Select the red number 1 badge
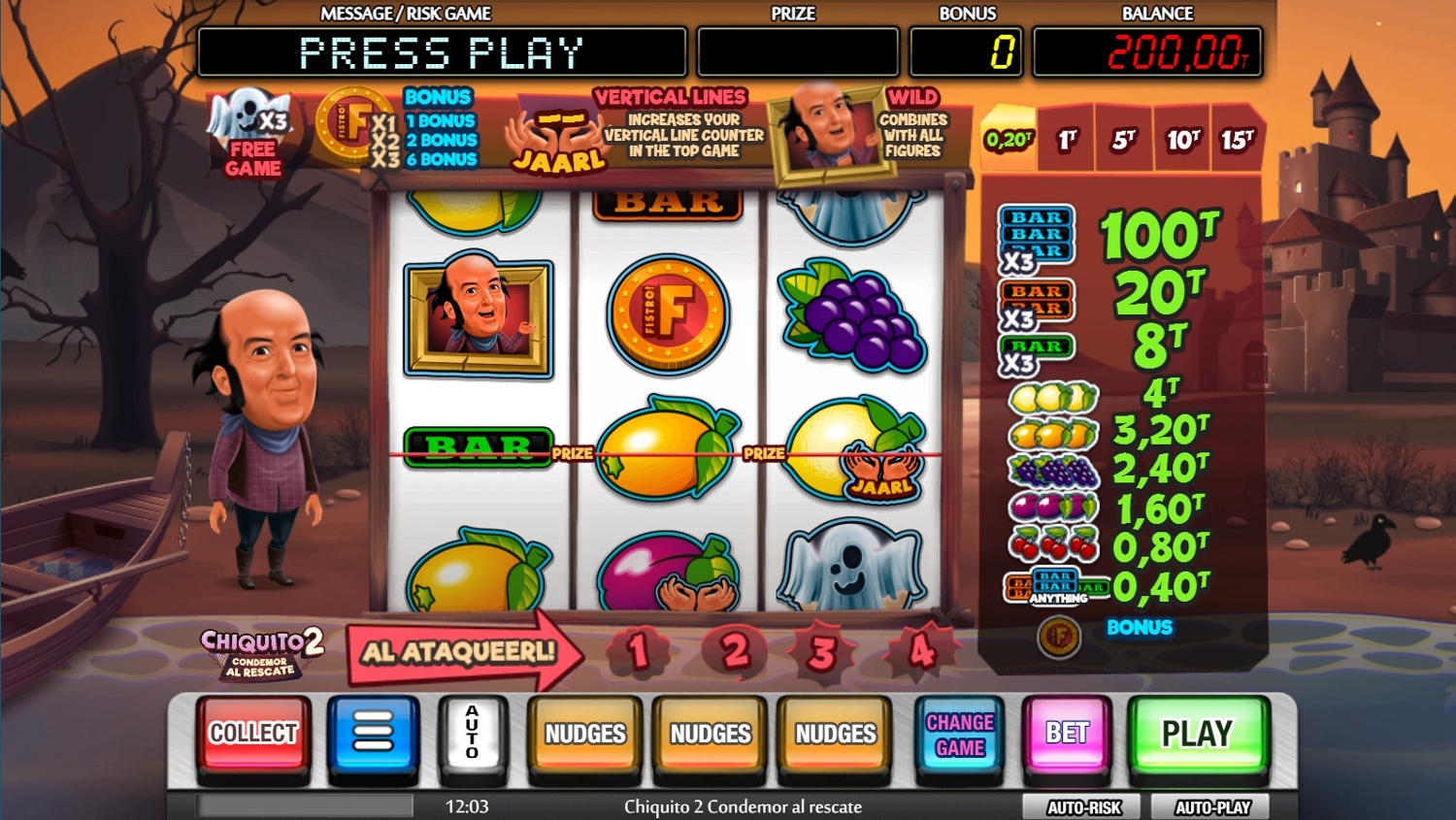Image resolution: width=1456 pixels, height=820 pixels. [x=638, y=651]
